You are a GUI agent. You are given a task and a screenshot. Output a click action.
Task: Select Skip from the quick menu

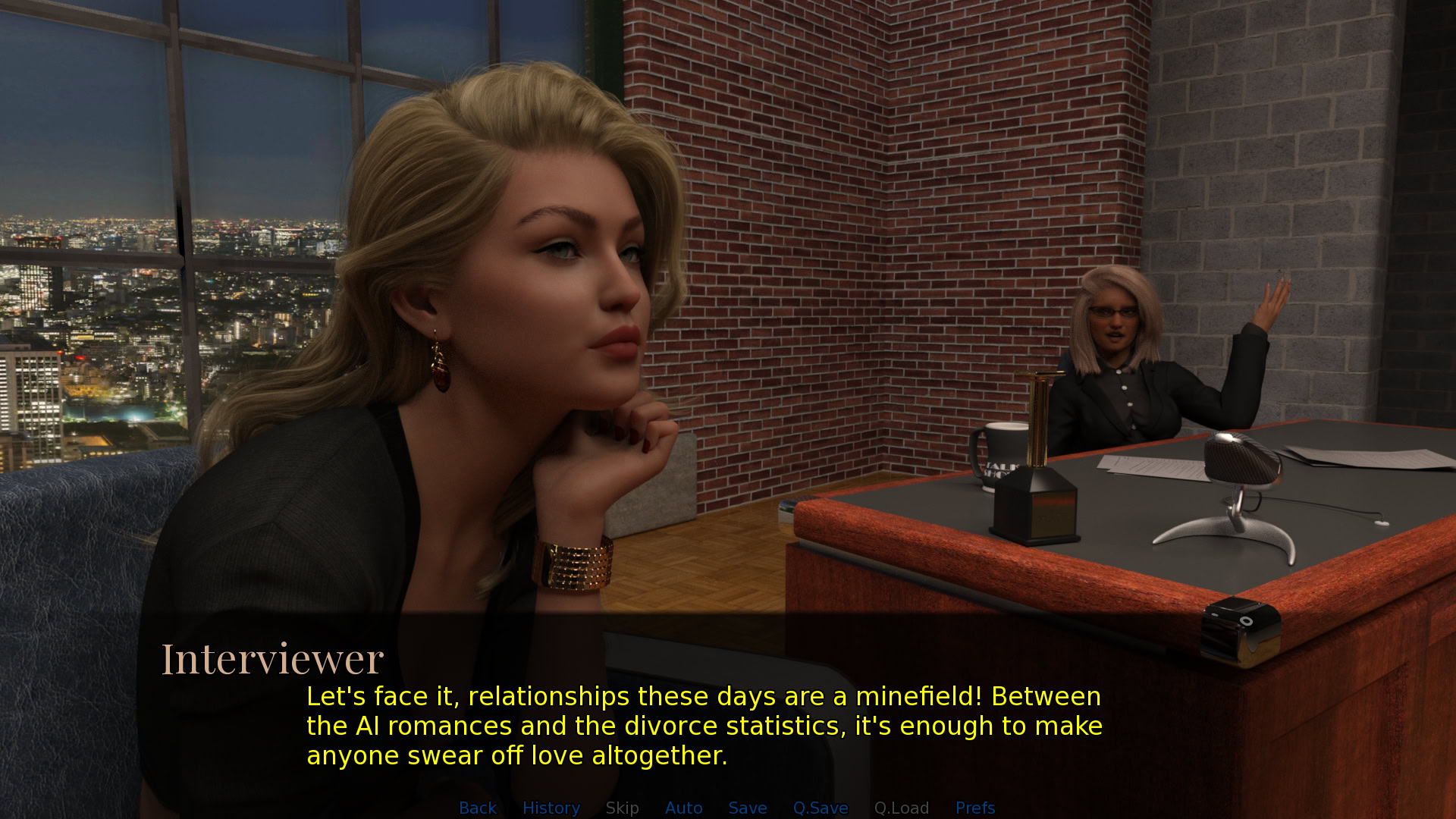pyautogui.click(x=622, y=808)
